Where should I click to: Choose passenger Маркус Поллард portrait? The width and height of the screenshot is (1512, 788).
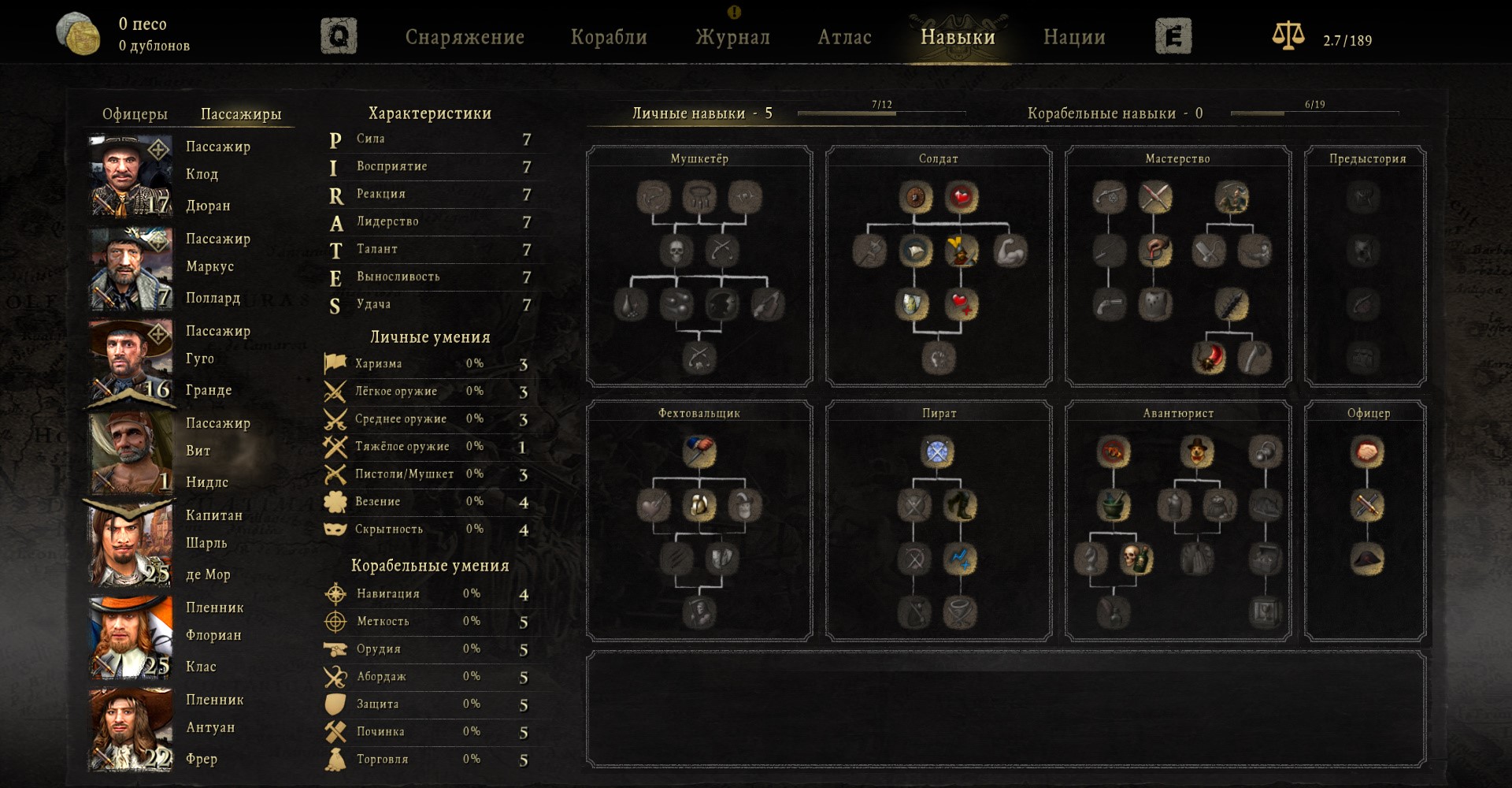coord(131,268)
